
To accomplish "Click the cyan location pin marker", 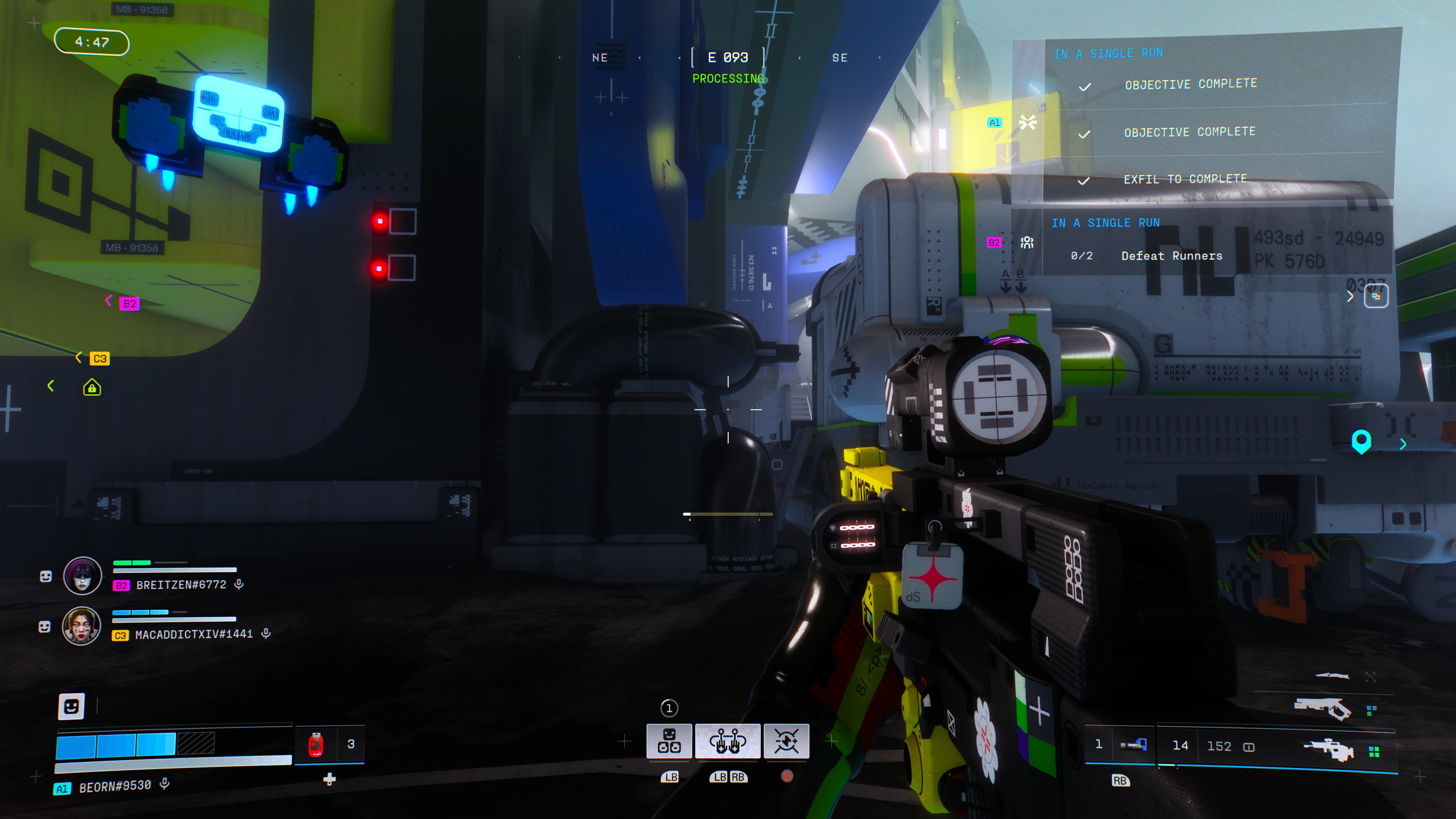I will (1361, 441).
